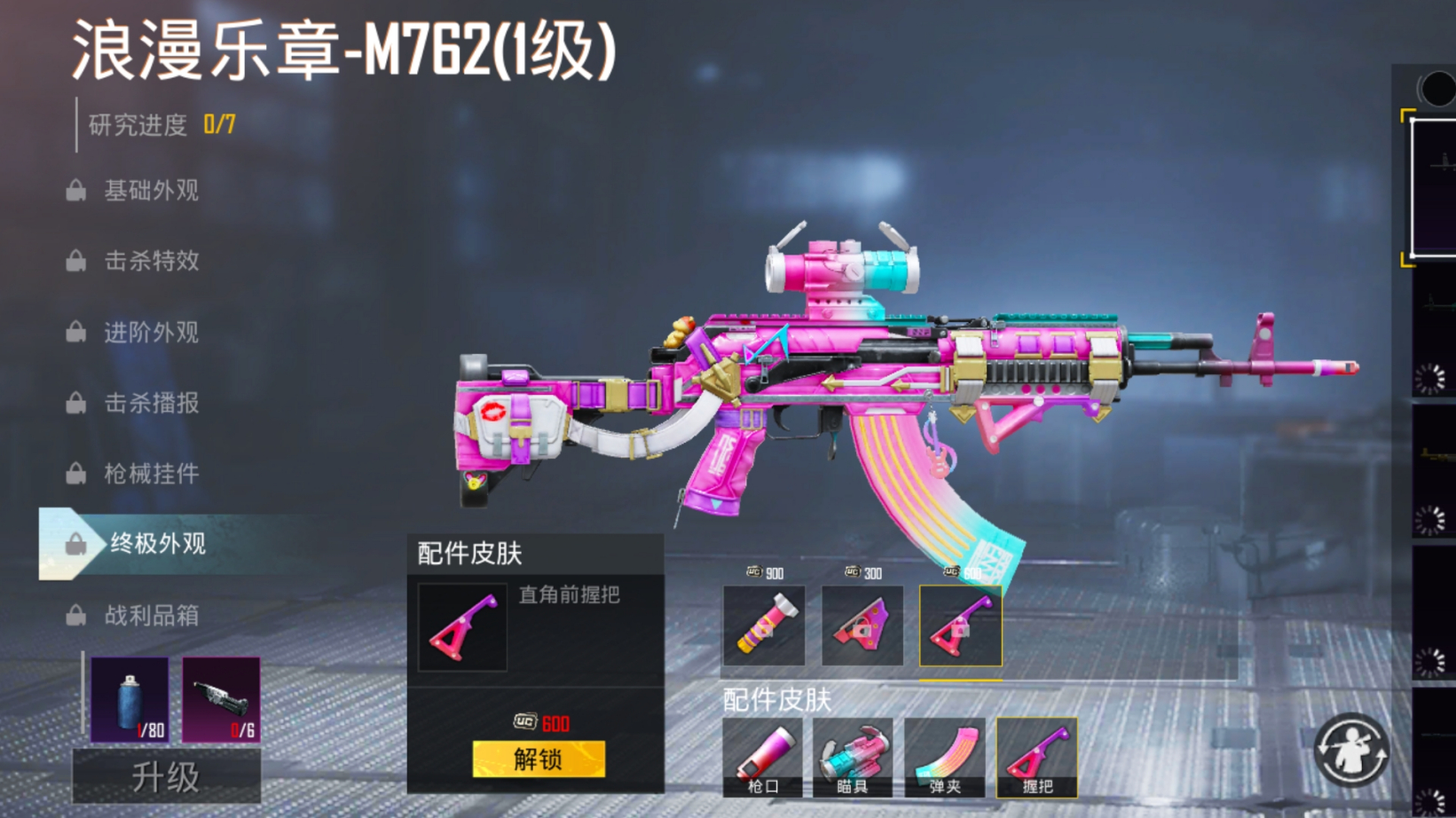Select the 900 UC muzzle skin thumbnail
The width and height of the screenshot is (1456, 818).
tap(765, 626)
